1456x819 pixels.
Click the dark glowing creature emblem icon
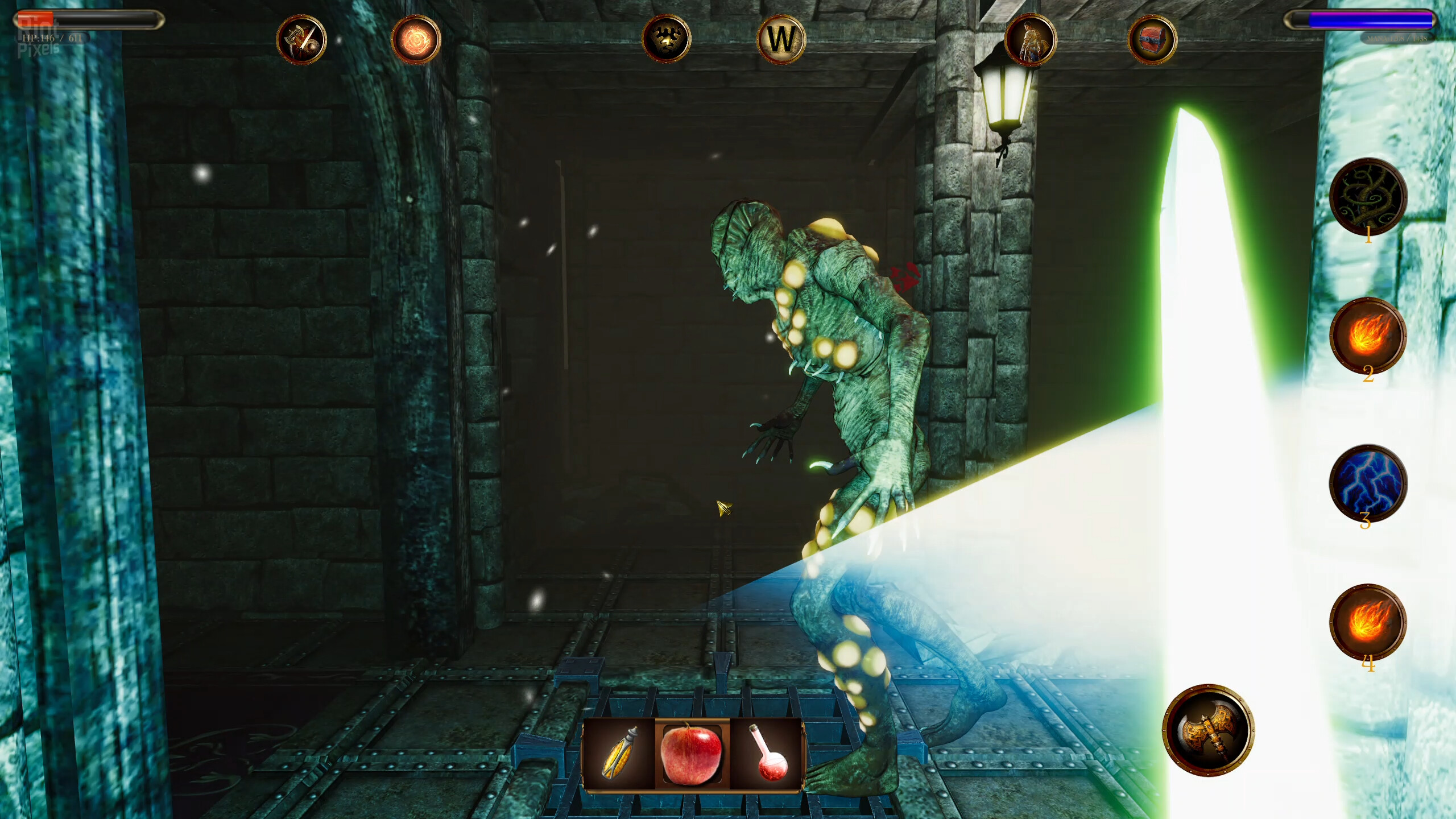click(x=666, y=39)
